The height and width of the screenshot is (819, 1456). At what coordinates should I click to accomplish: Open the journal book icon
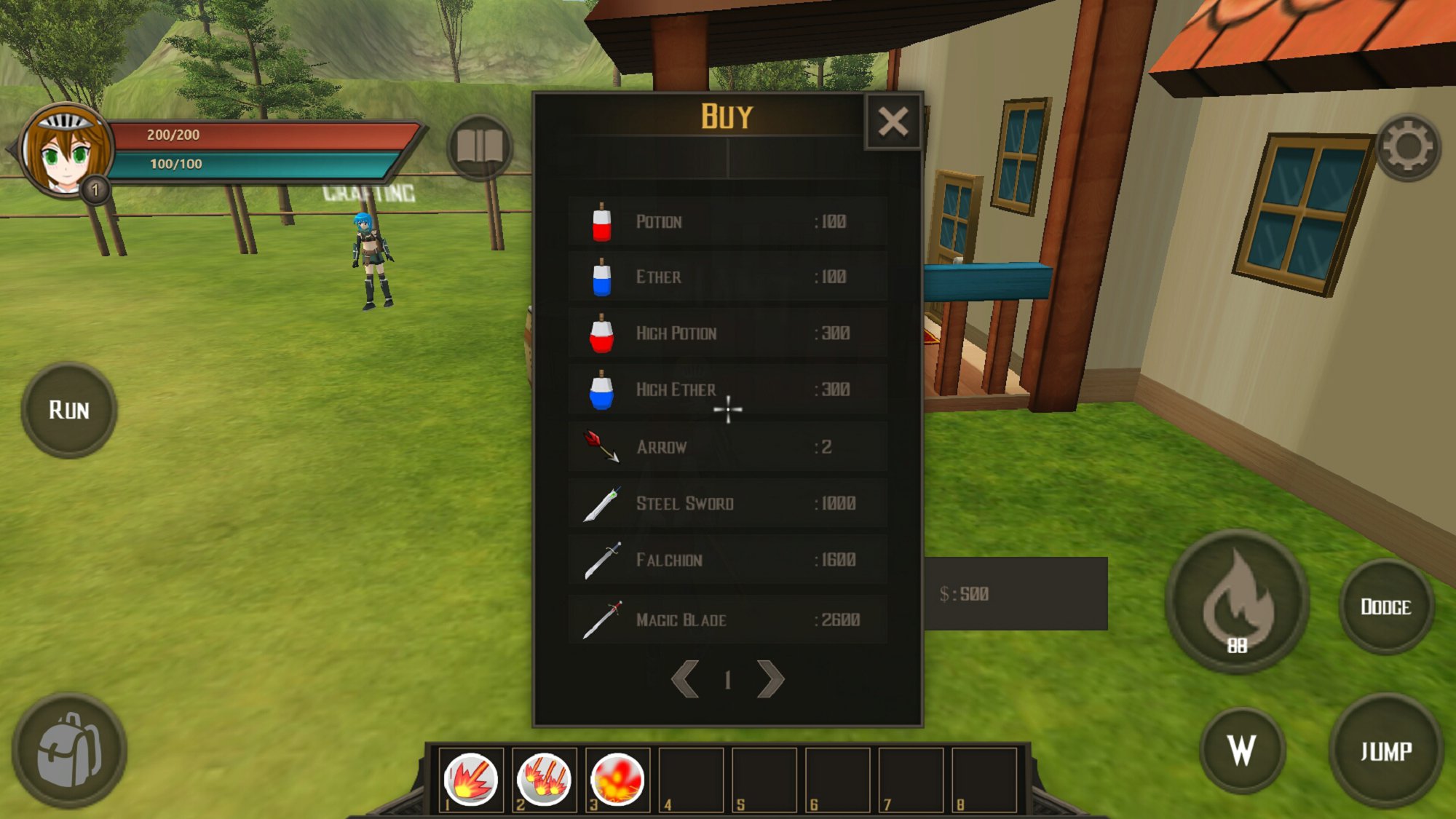(480, 148)
